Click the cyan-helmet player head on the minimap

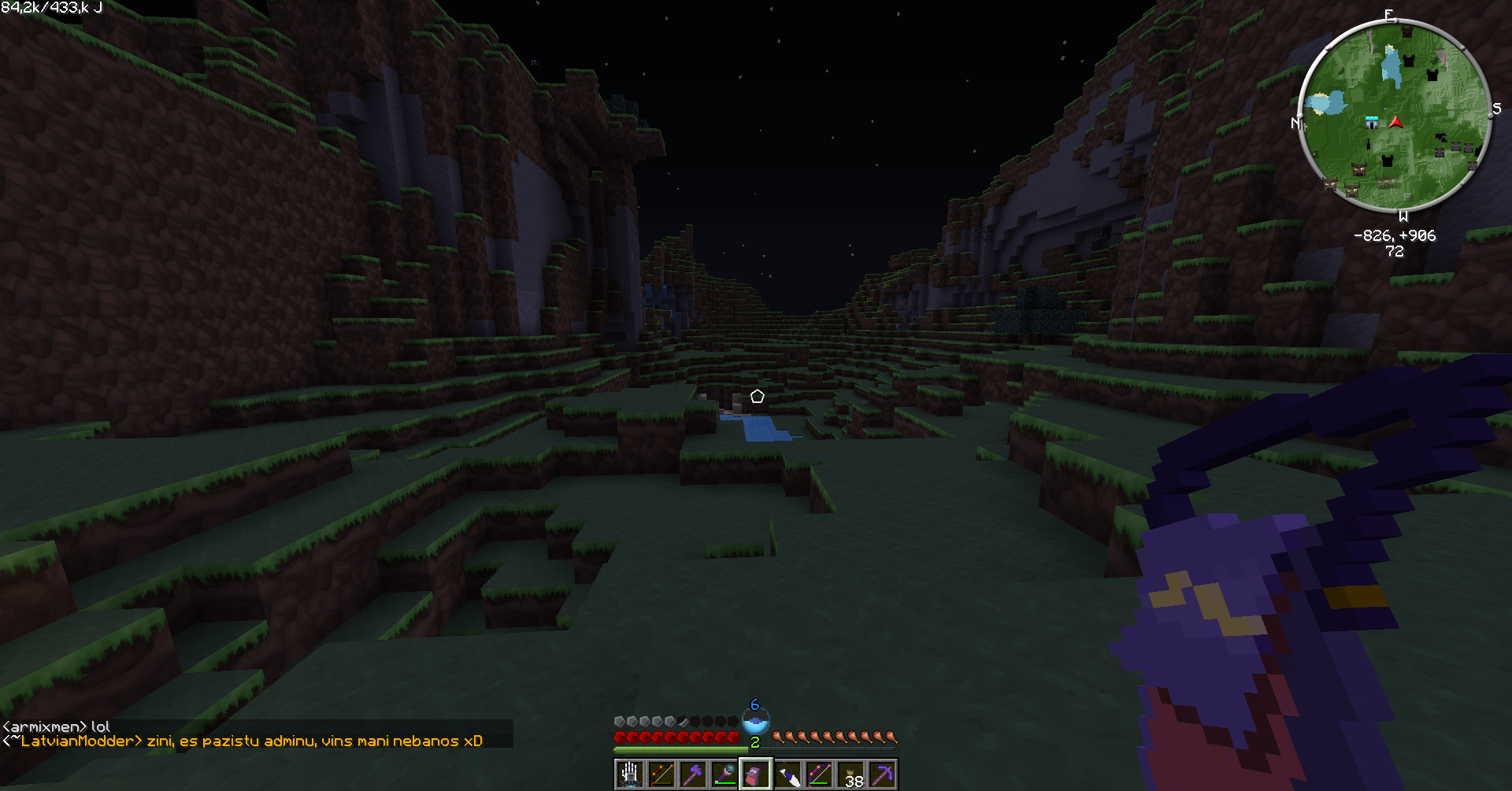(x=1372, y=123)
